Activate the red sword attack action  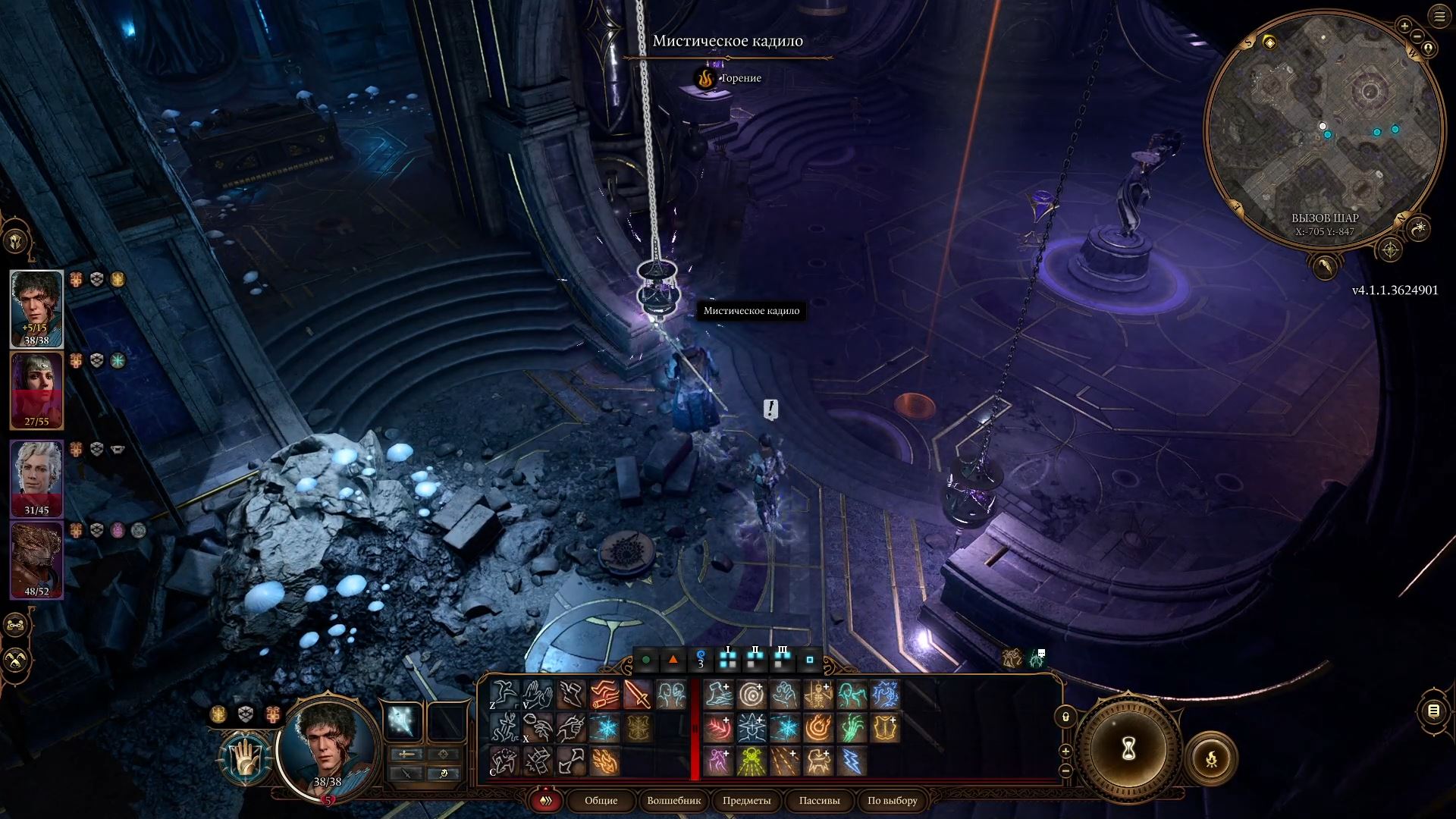click(637, 695)
